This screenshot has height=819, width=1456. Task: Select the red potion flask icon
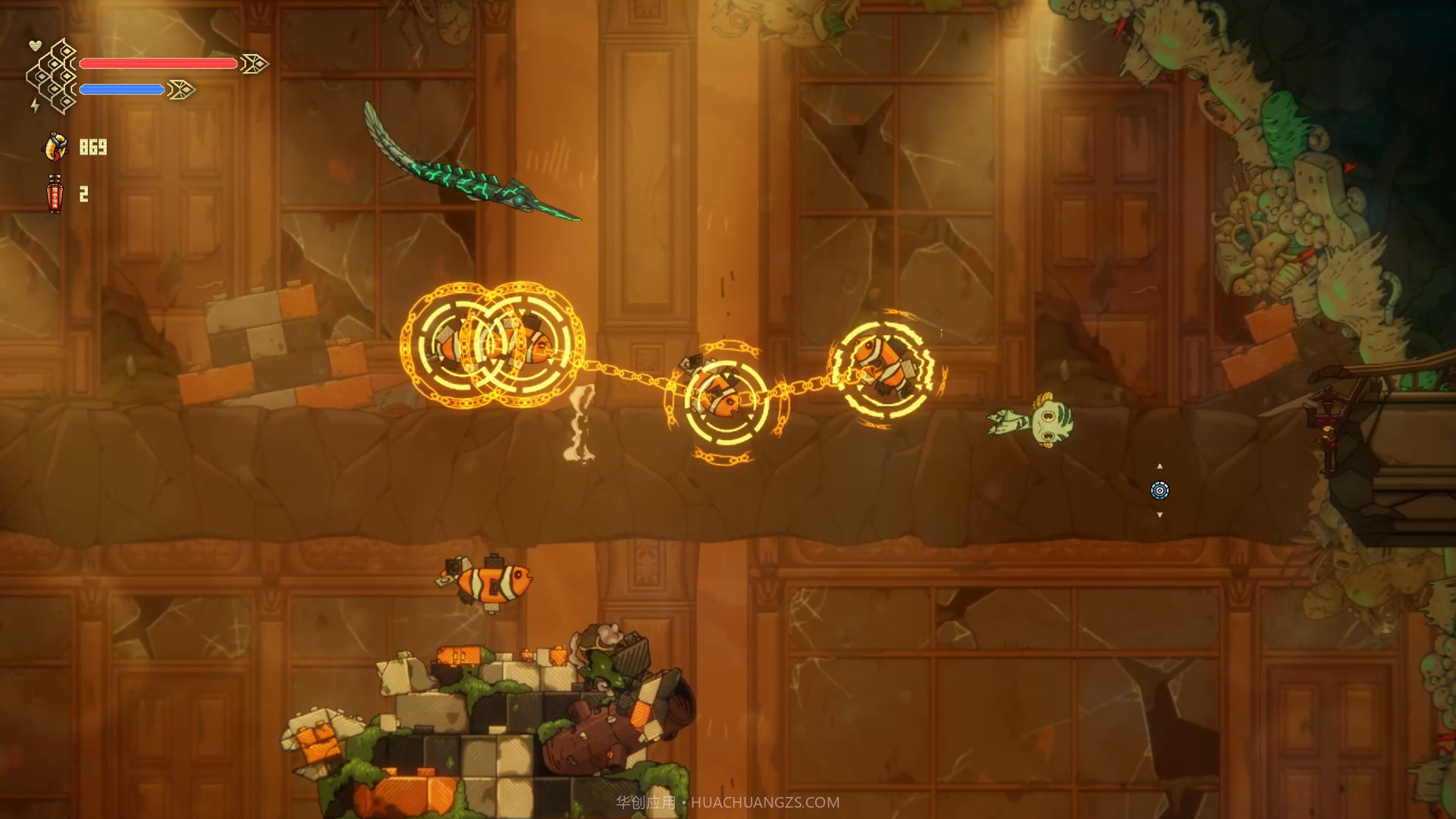click(55, 194)
